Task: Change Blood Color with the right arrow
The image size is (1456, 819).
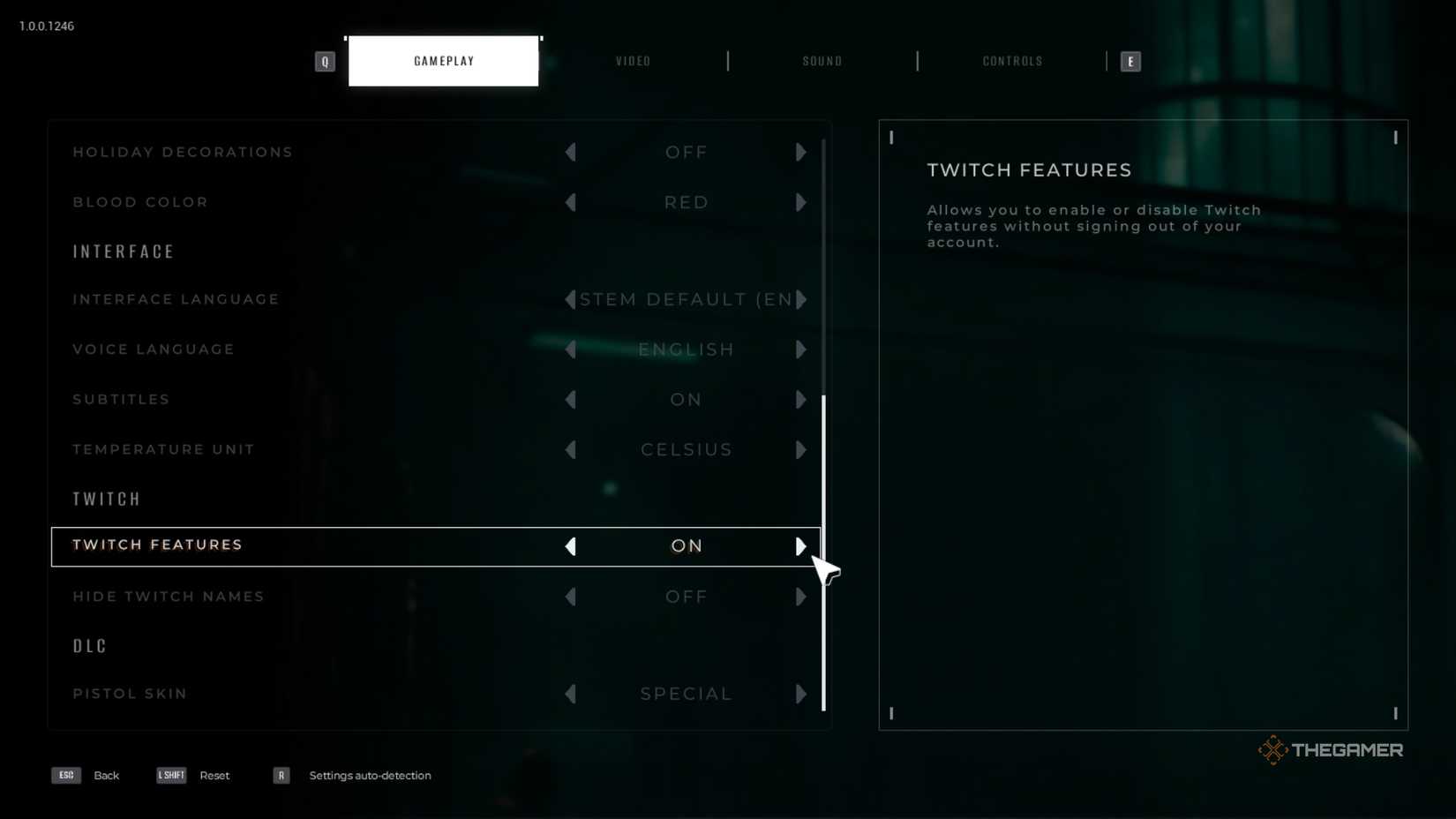Action: pyautogui.click(x=801, y=202)
